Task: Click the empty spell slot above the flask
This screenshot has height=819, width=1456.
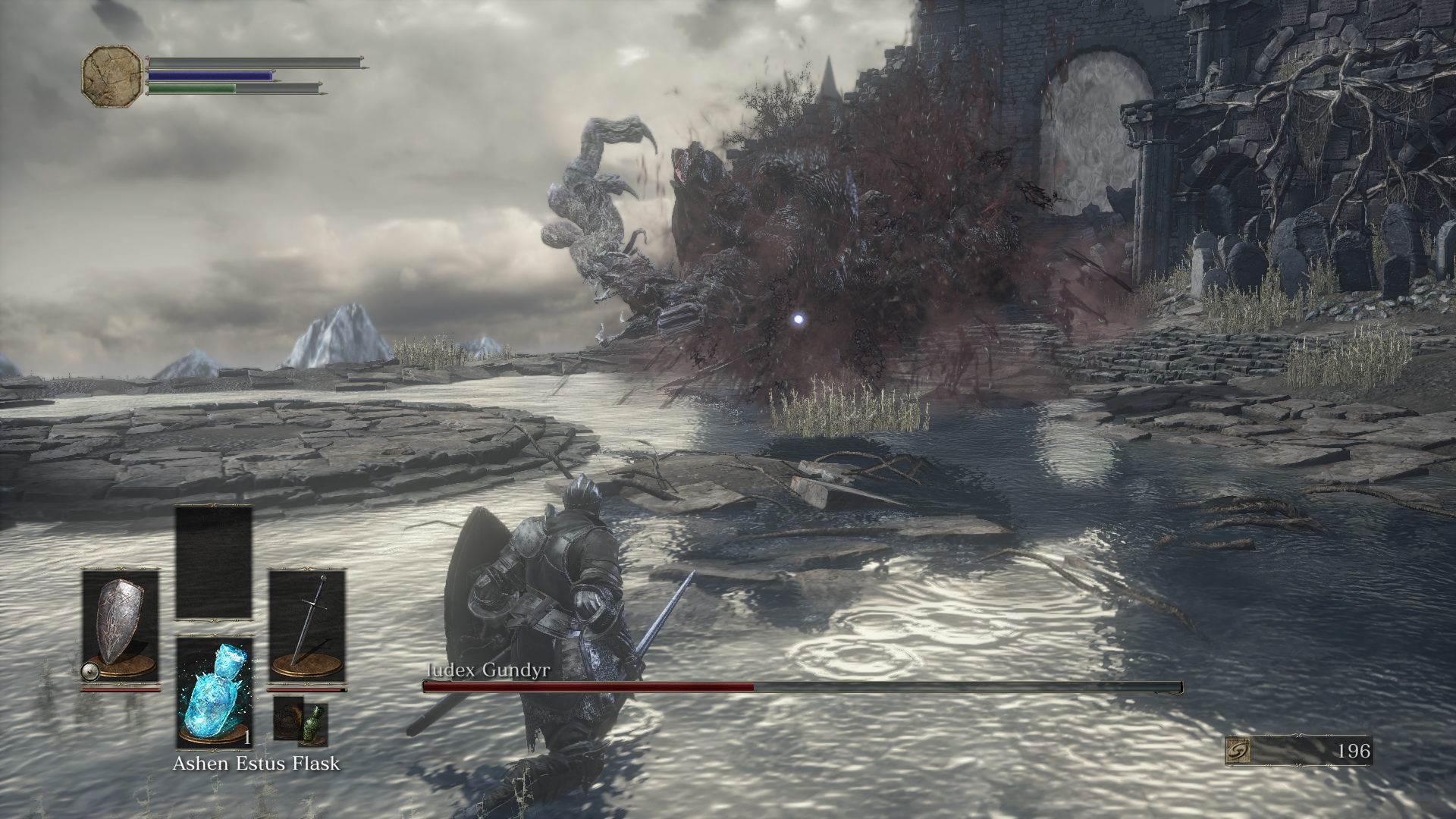Action: 214,563
